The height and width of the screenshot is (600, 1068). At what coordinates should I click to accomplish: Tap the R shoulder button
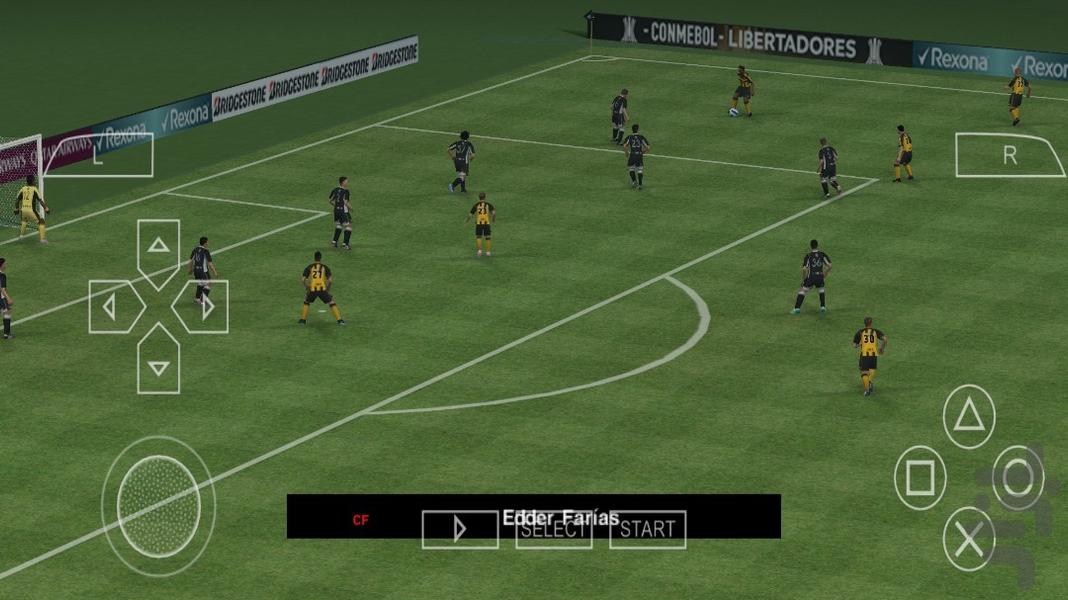1010,155
